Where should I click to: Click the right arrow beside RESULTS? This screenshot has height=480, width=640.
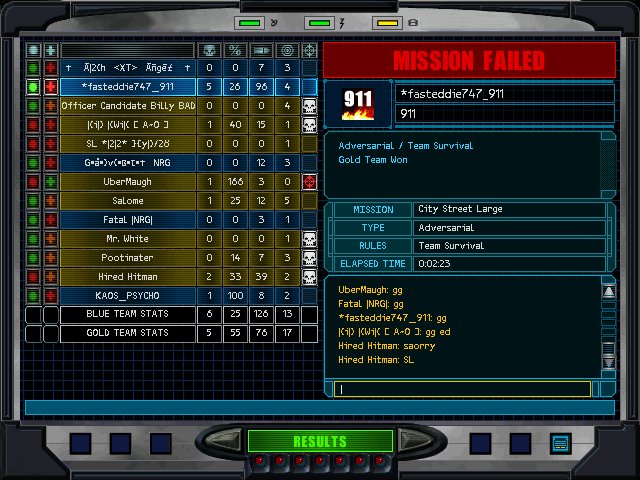(x=410, y=441)
